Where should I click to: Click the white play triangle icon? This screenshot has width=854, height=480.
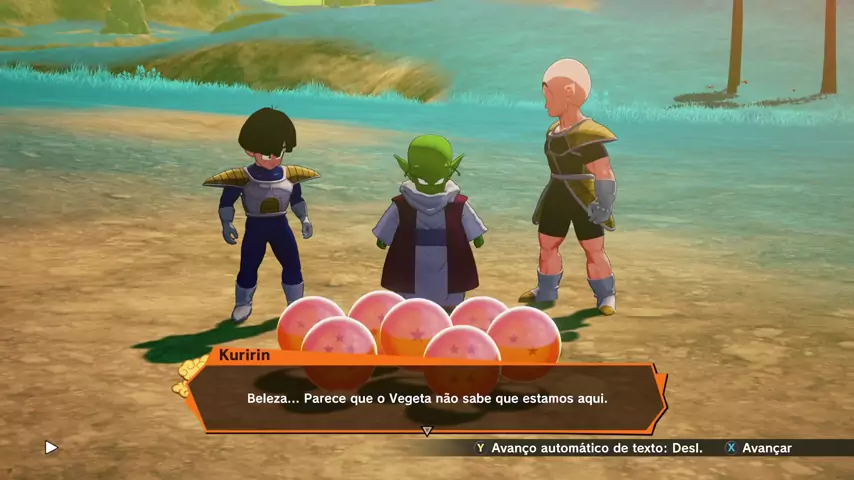tap(52, 448)
